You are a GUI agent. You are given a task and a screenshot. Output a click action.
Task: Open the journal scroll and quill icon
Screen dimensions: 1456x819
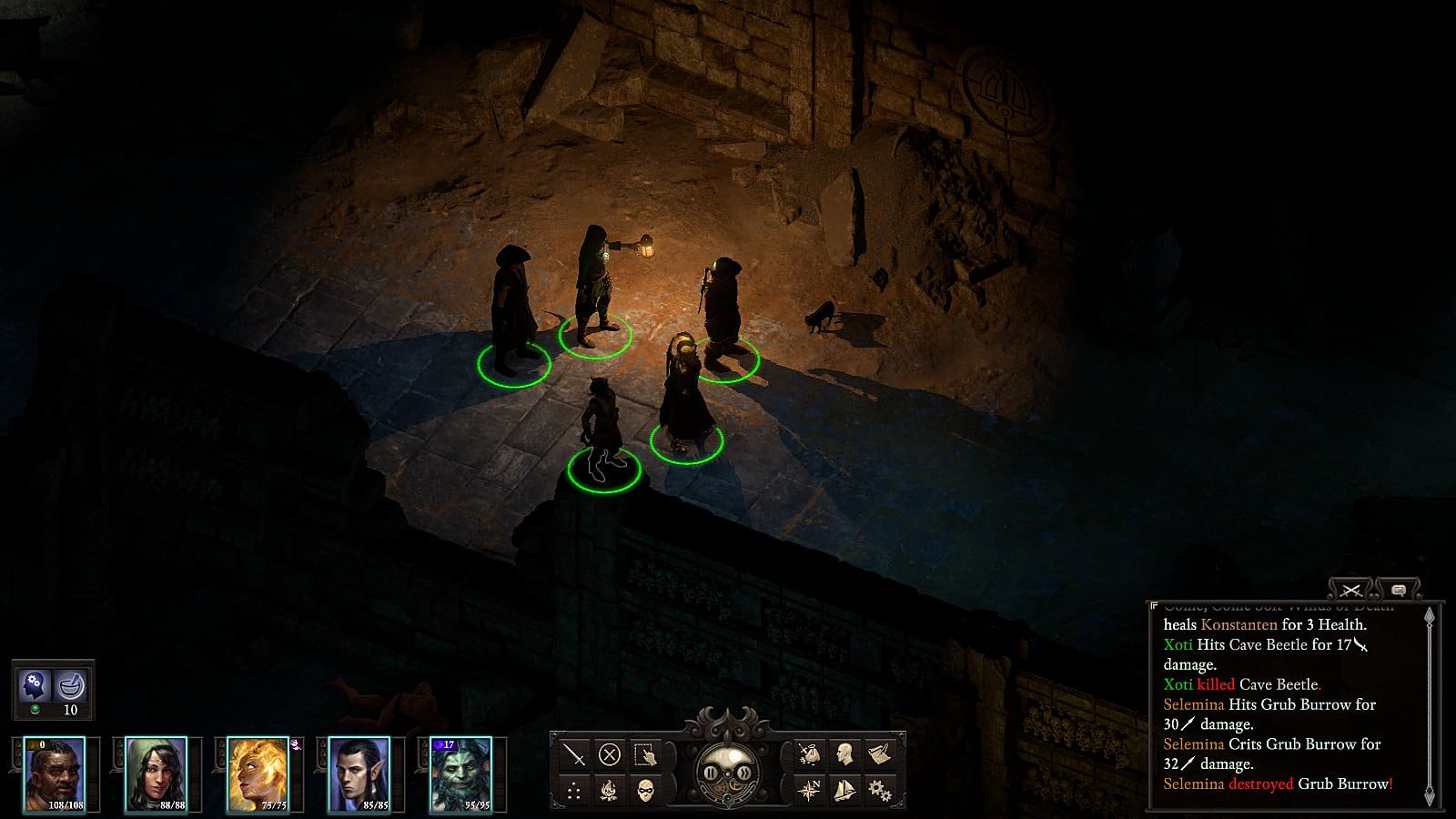(879, 754)
